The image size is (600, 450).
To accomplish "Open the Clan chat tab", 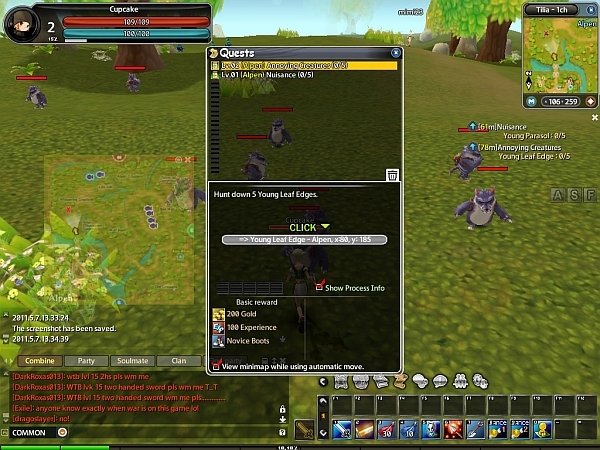I will tap(179, 360).
